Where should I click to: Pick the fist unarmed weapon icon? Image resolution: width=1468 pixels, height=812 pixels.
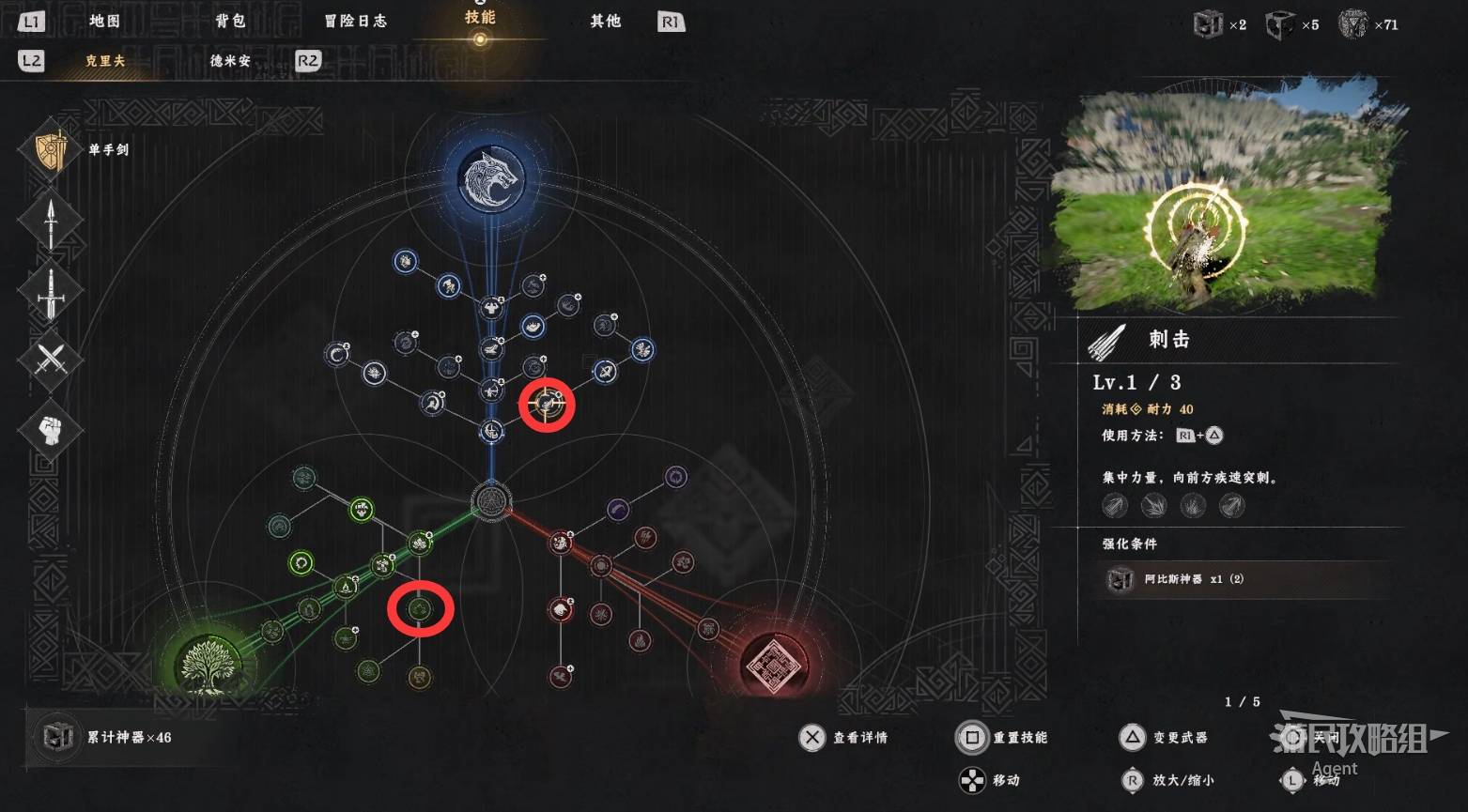(51, 430)
